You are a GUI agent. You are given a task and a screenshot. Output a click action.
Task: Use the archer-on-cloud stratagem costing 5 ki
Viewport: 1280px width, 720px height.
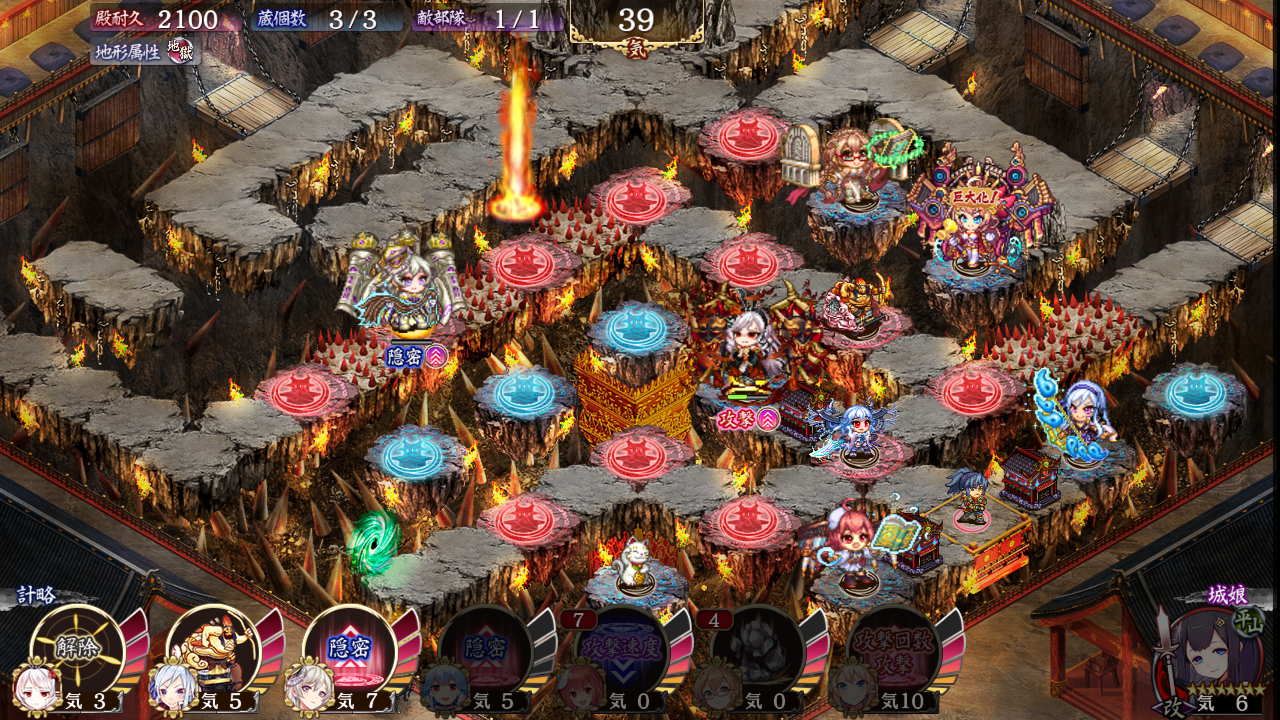click(x=212, y=650)
